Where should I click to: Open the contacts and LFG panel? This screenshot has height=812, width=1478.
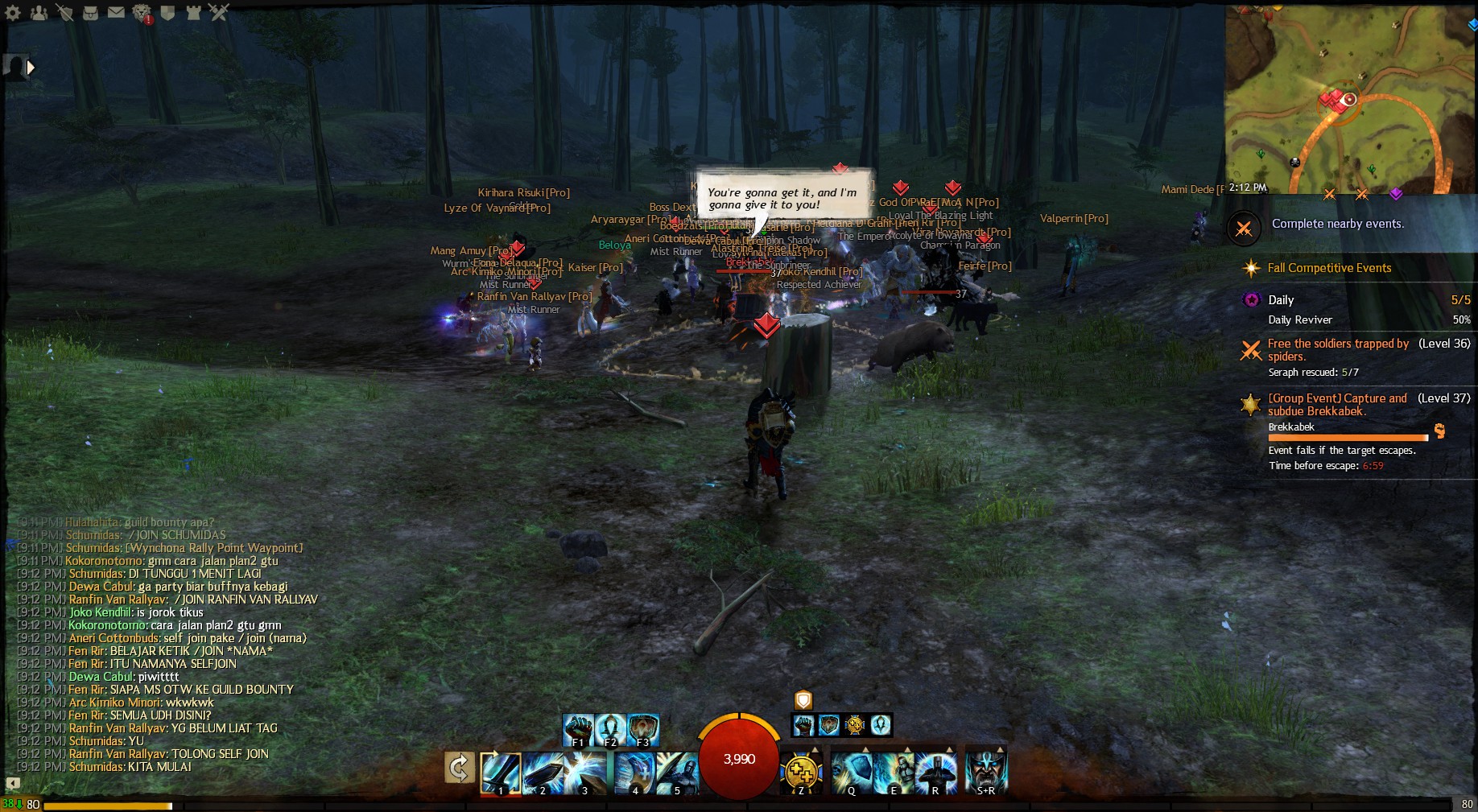click(39, 13)
